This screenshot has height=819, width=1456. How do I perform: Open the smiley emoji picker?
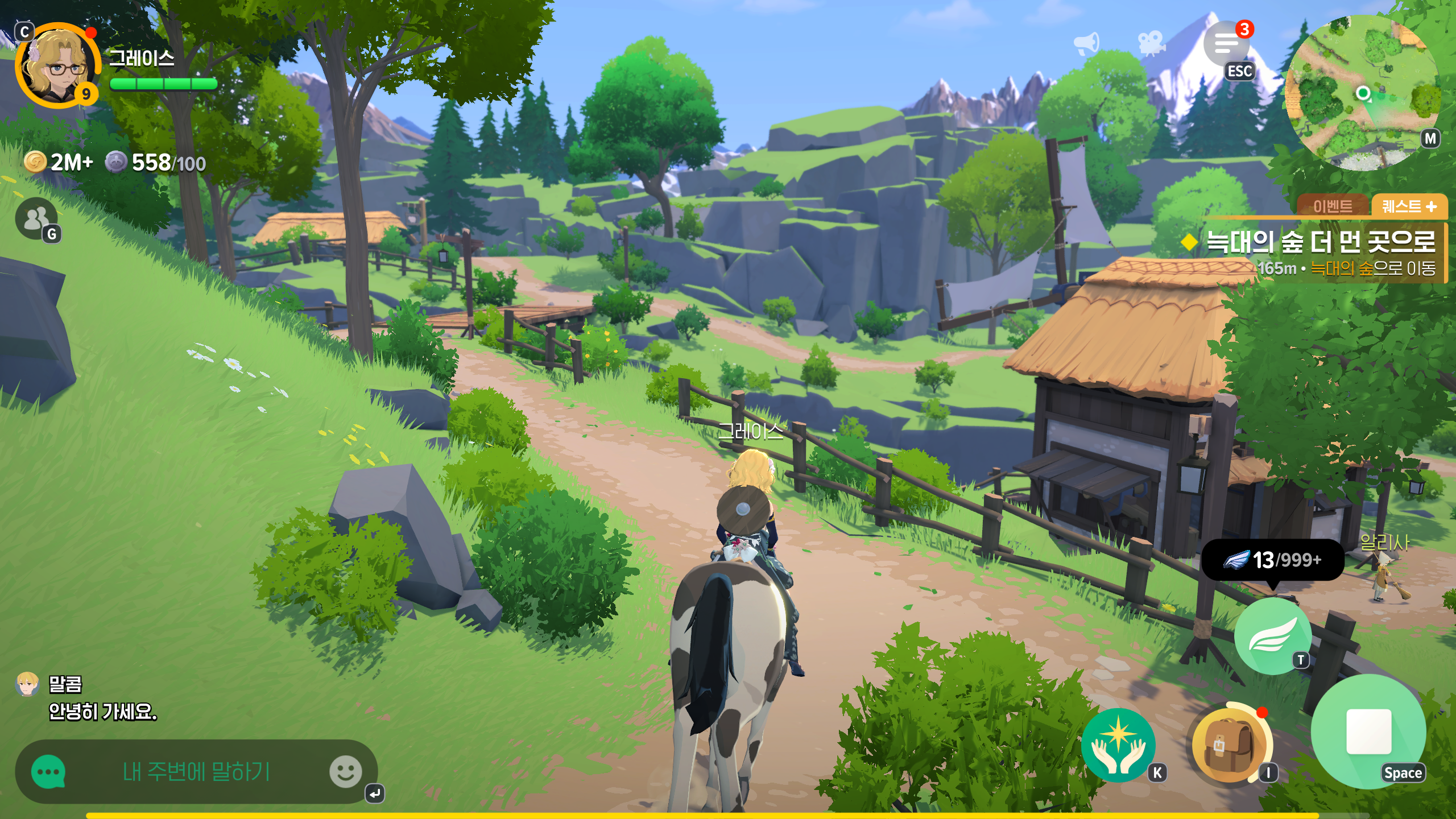pyautogui.click(x=345, y=772)
